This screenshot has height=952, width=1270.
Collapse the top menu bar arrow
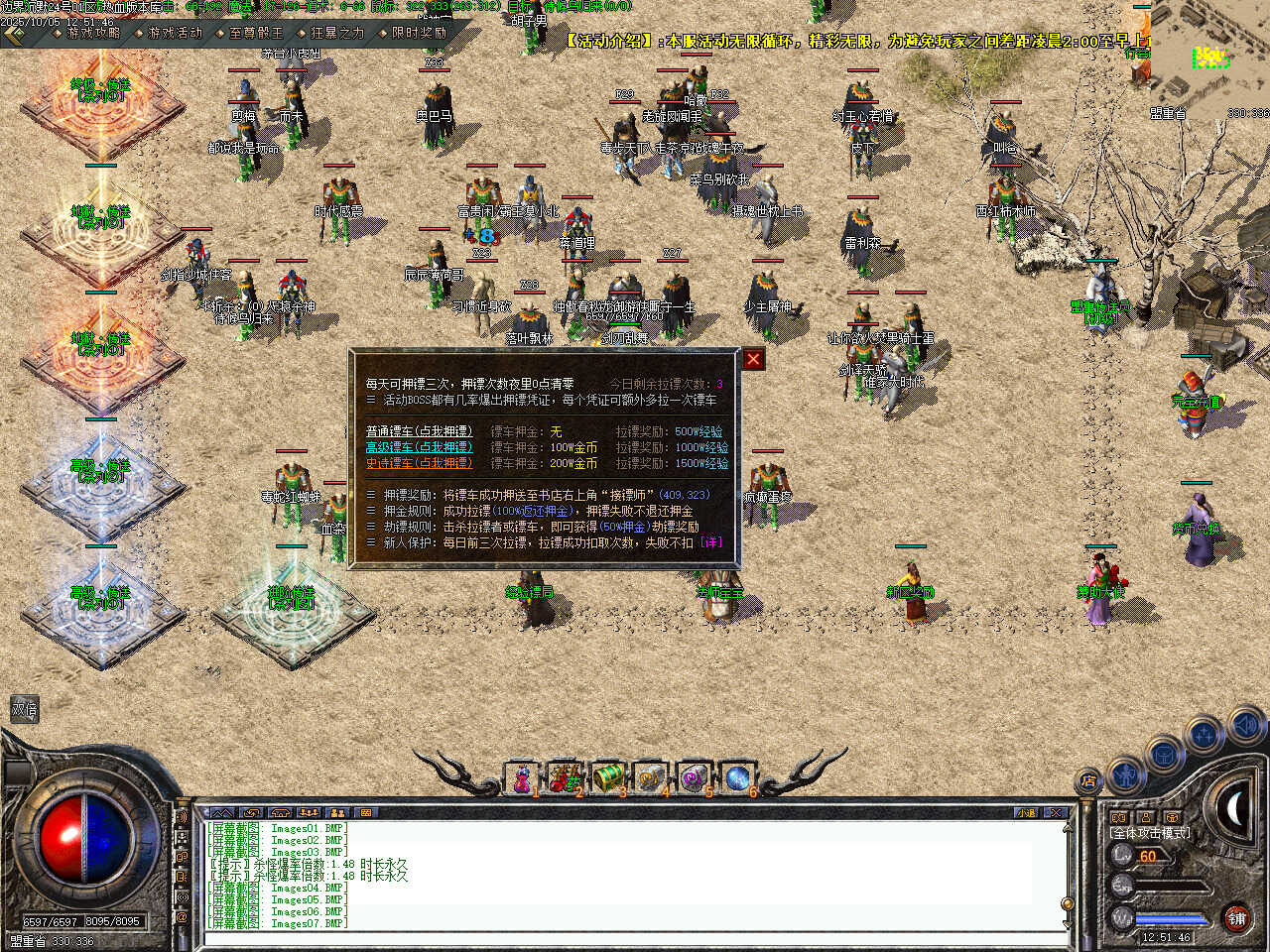(14, 34)
